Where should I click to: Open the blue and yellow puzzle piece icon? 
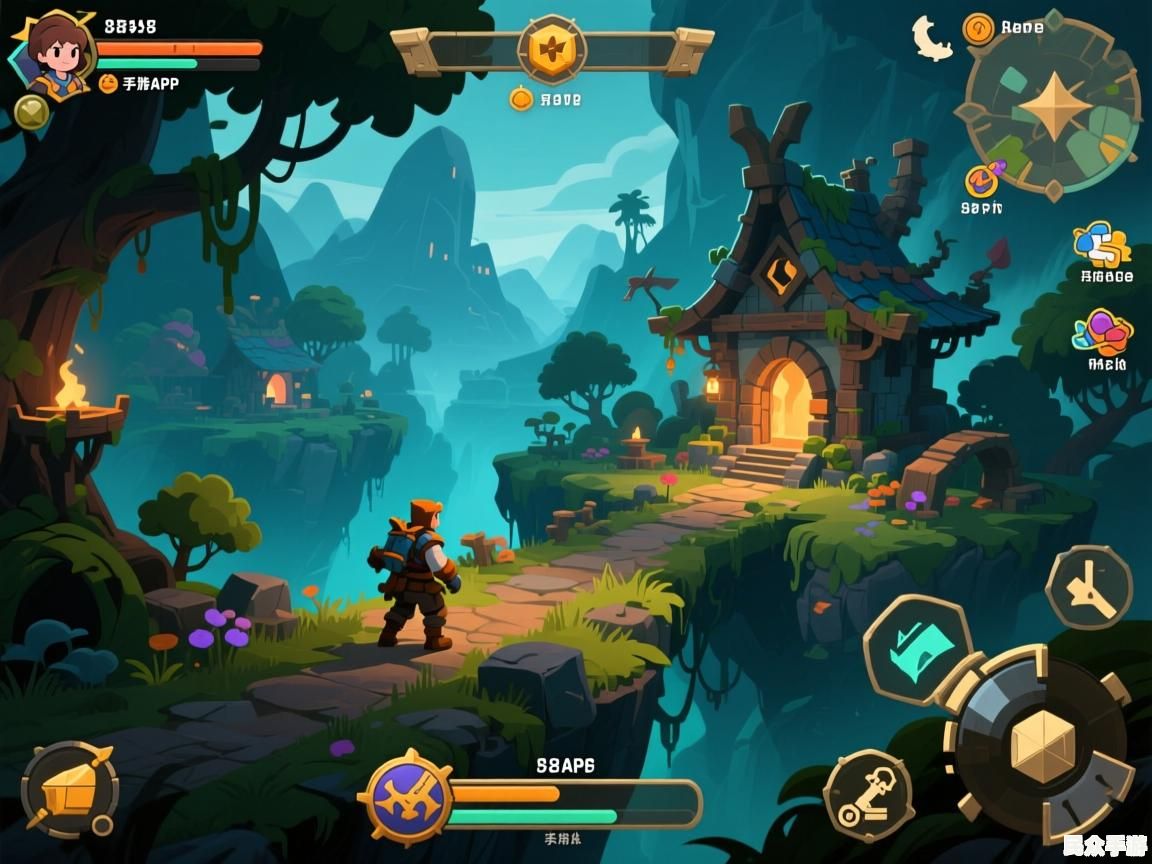point(1102,245)
